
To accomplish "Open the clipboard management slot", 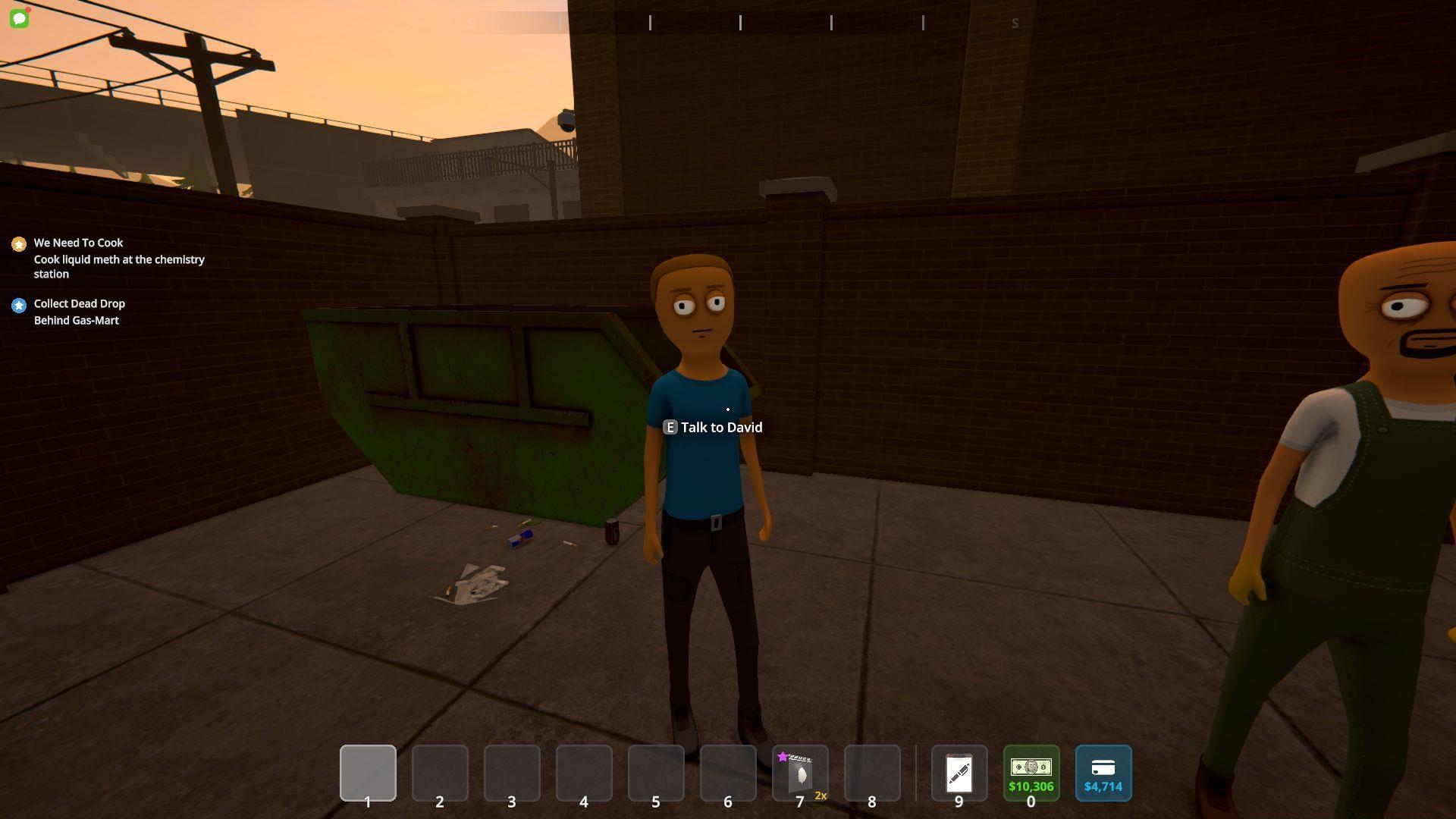I will pos(959,773).
